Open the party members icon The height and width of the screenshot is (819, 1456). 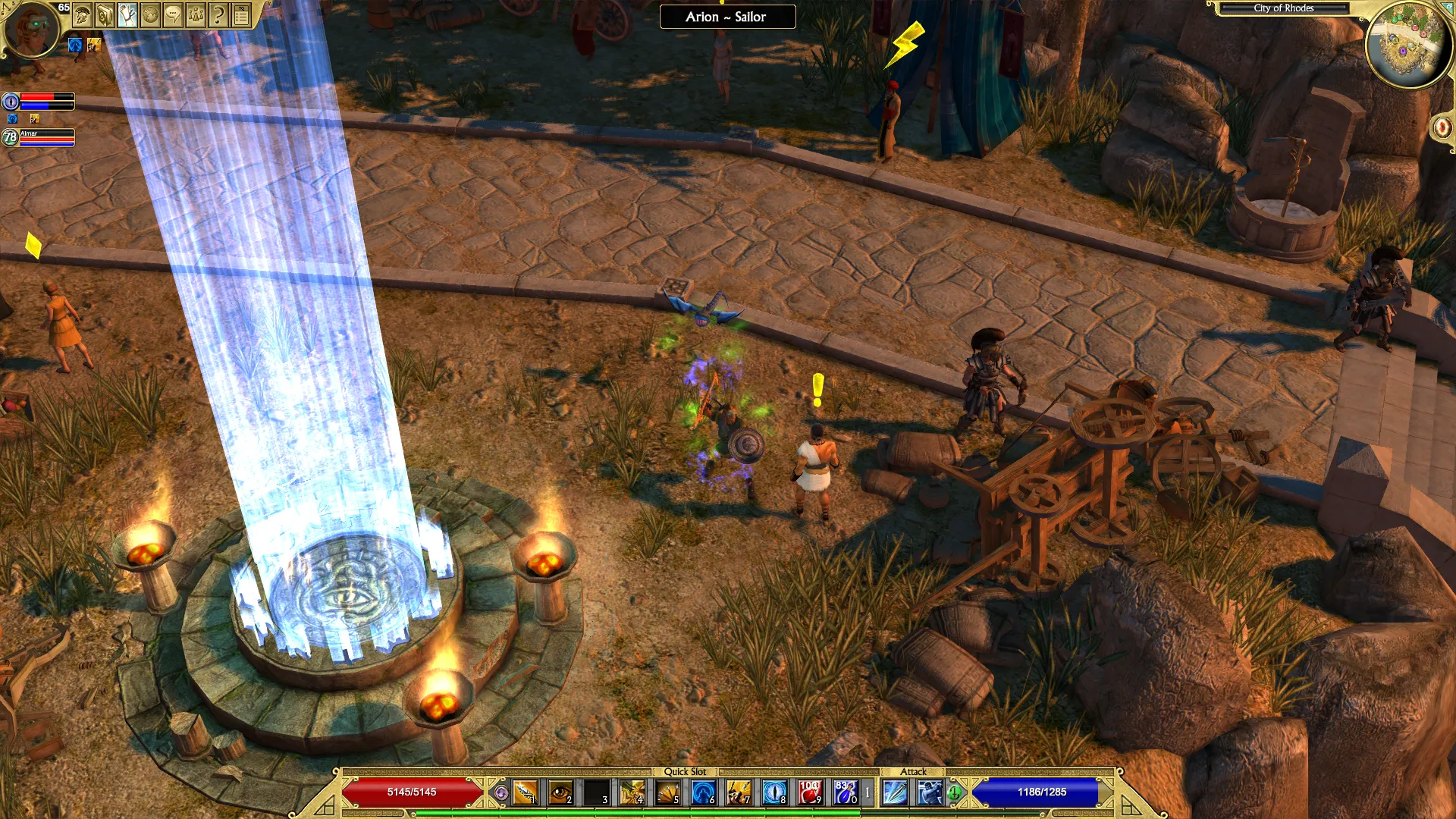(x=196, y=14)
